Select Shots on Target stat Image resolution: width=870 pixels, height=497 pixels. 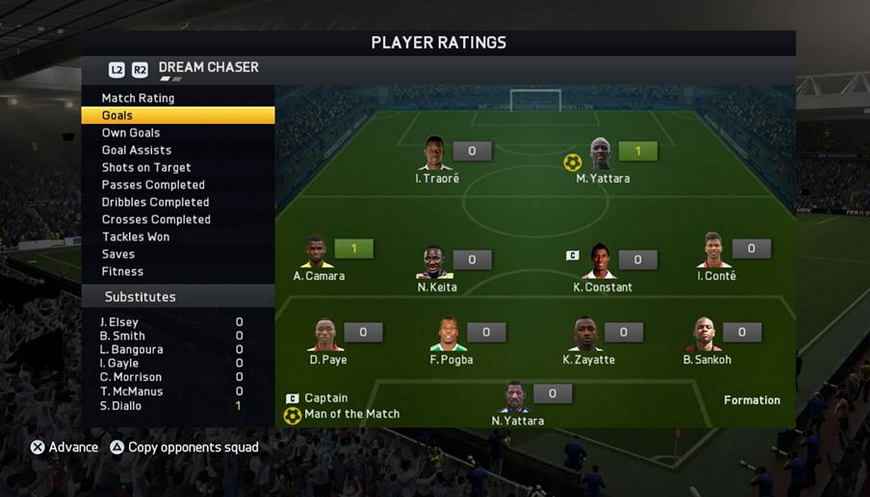tap(146, 168)
